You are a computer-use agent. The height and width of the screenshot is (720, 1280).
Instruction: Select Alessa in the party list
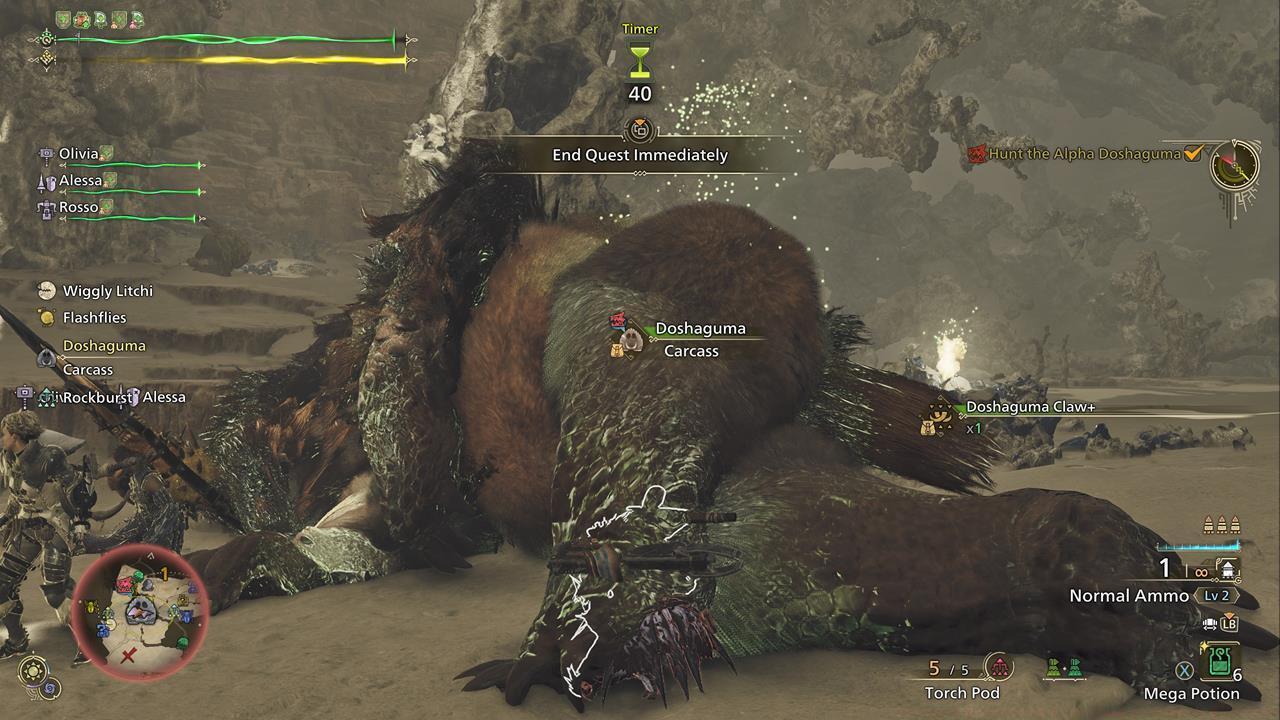click(81, 181)
